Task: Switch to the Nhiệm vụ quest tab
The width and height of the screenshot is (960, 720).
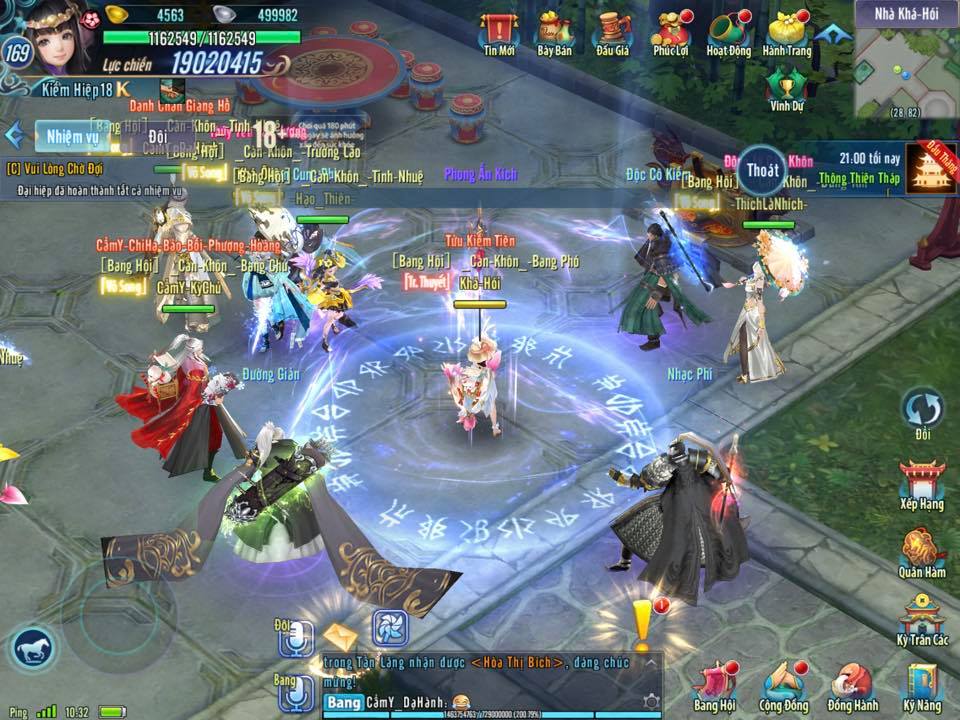Action: (72, 136)
